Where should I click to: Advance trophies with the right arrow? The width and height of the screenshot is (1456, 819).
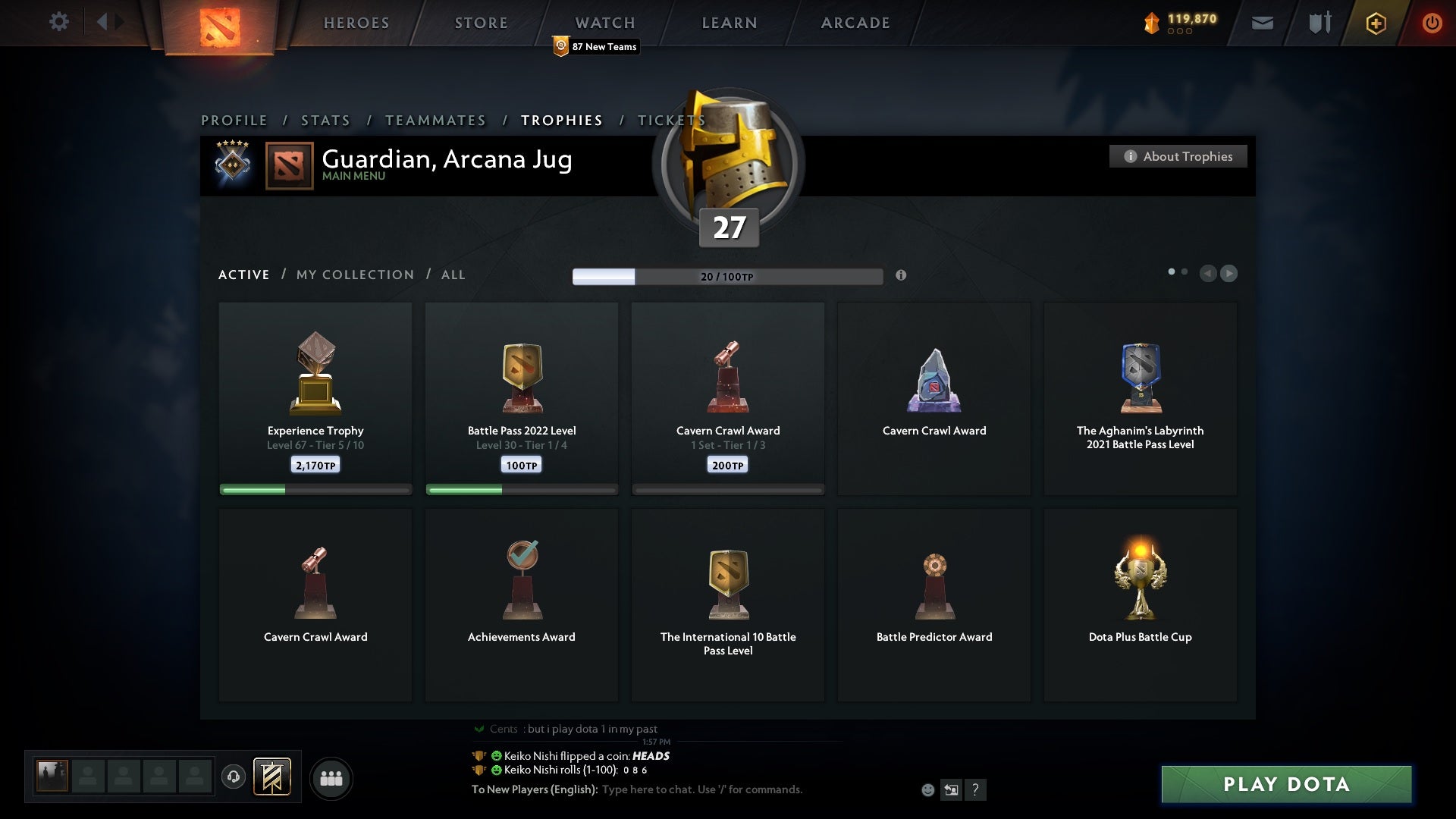(1228, 274)
